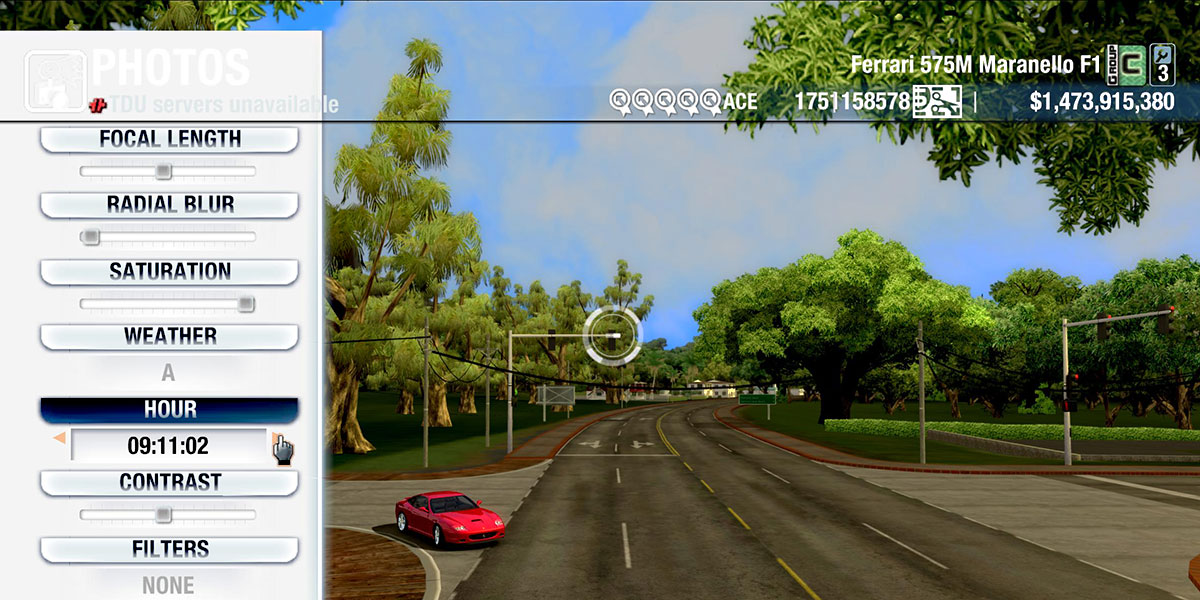Image resolution: width=1200 pixels, height=600 pixels.
Task: Choose the Saturation menu entry
Action: pyautogui.click(x=169, y=272)
